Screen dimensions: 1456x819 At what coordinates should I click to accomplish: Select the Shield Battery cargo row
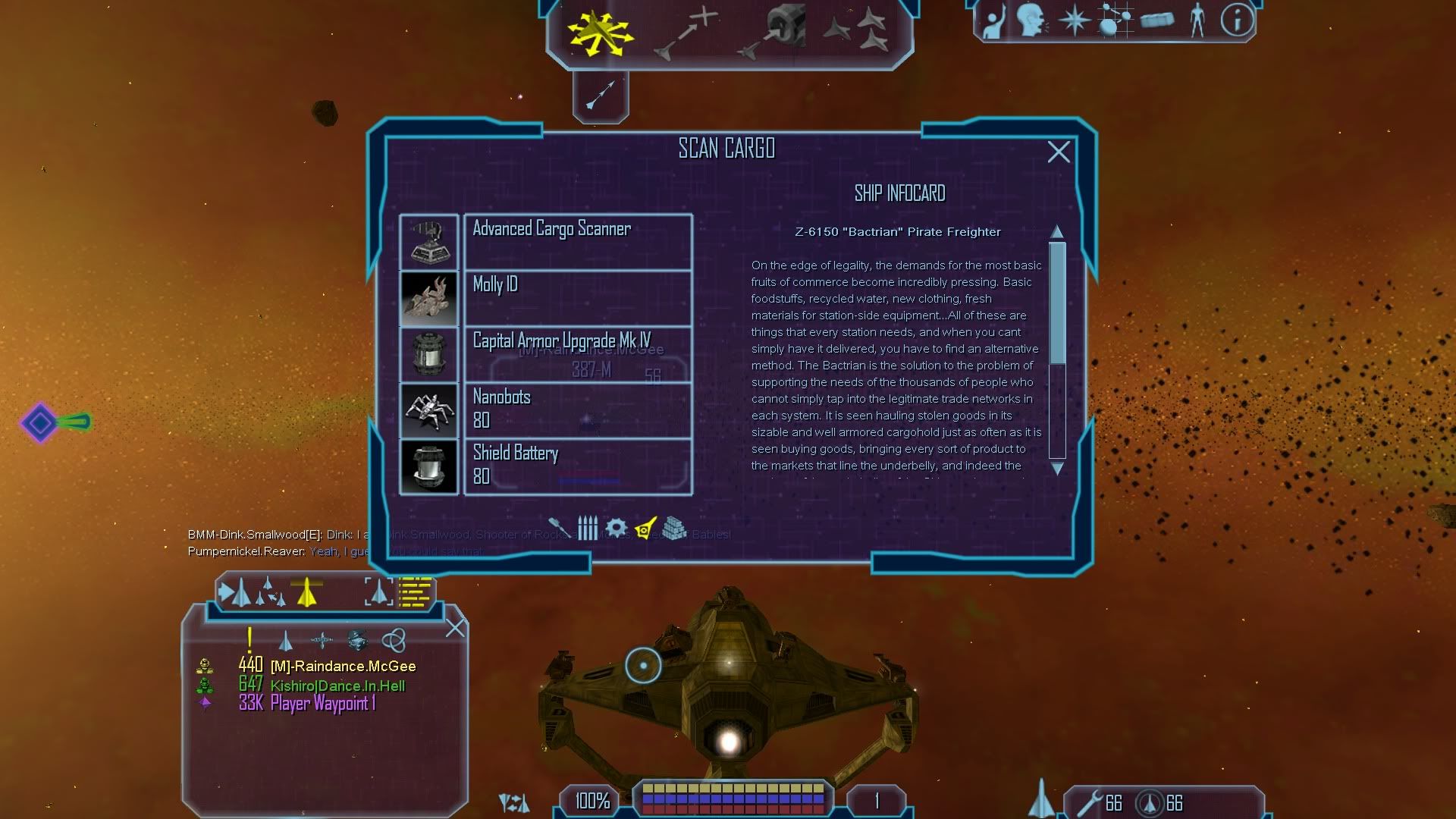[x=577, y=466]
